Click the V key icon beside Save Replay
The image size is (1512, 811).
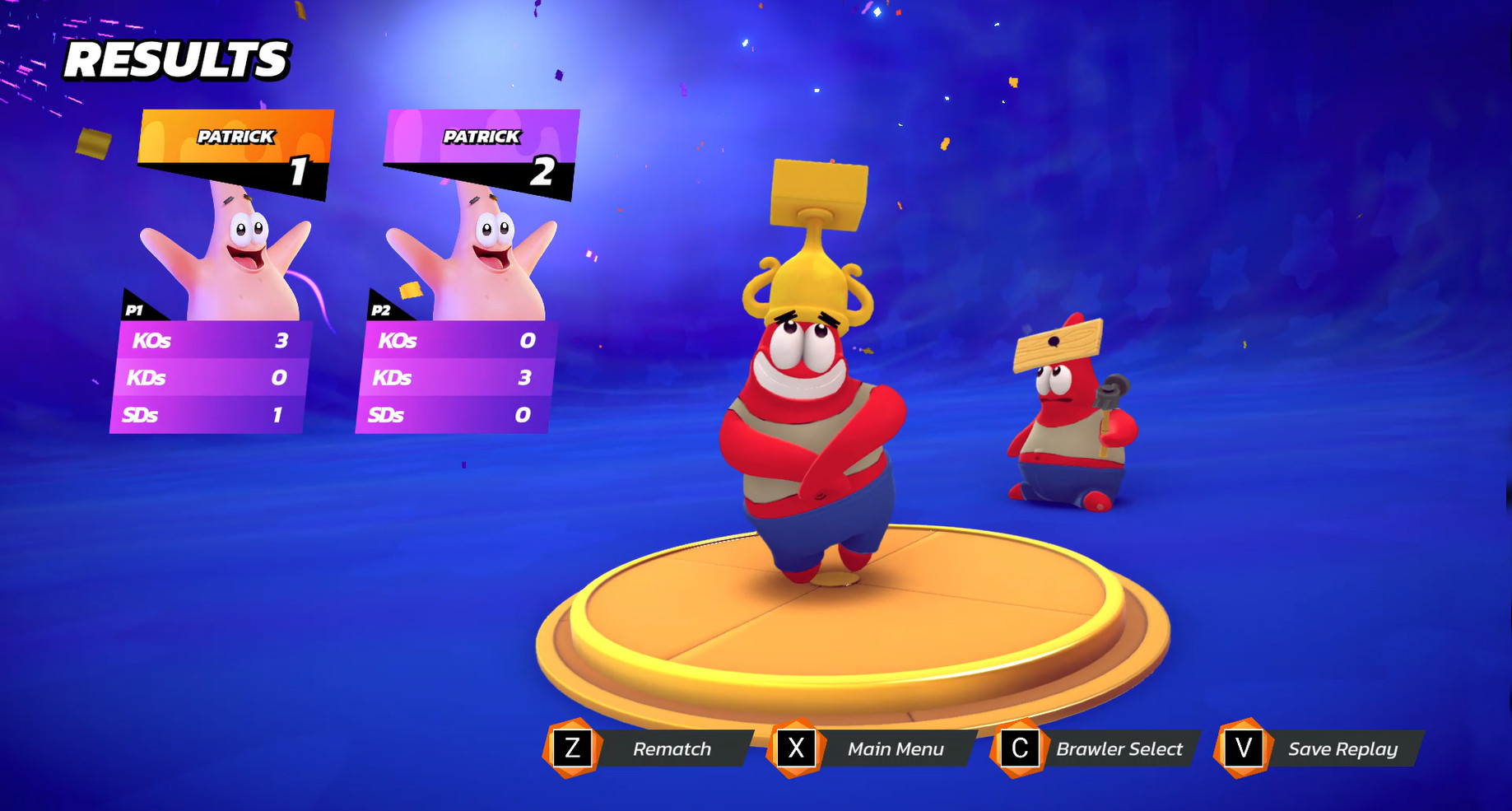click(1243, 749)
